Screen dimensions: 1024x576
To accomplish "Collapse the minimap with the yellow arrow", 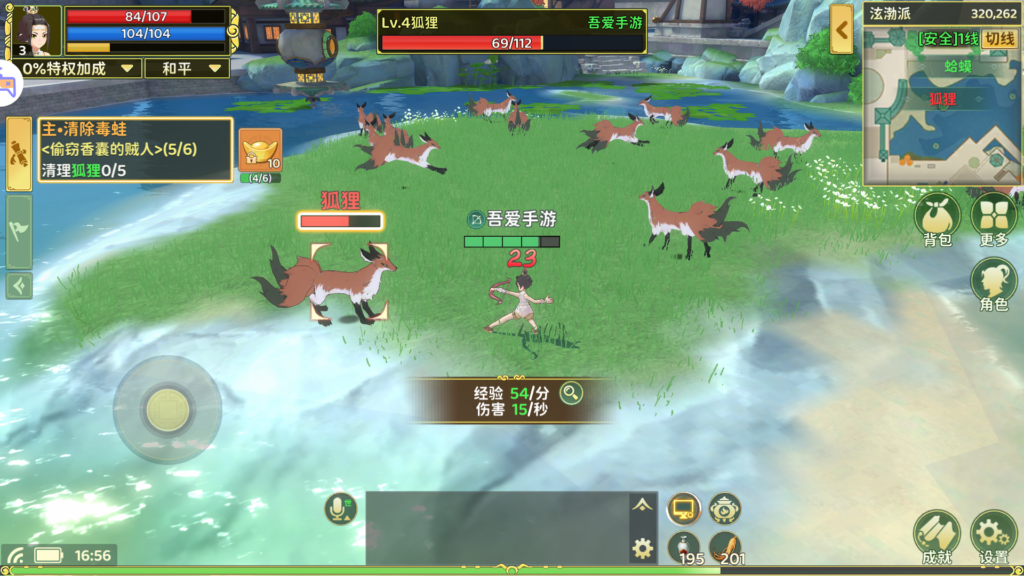I will point(842,30).
